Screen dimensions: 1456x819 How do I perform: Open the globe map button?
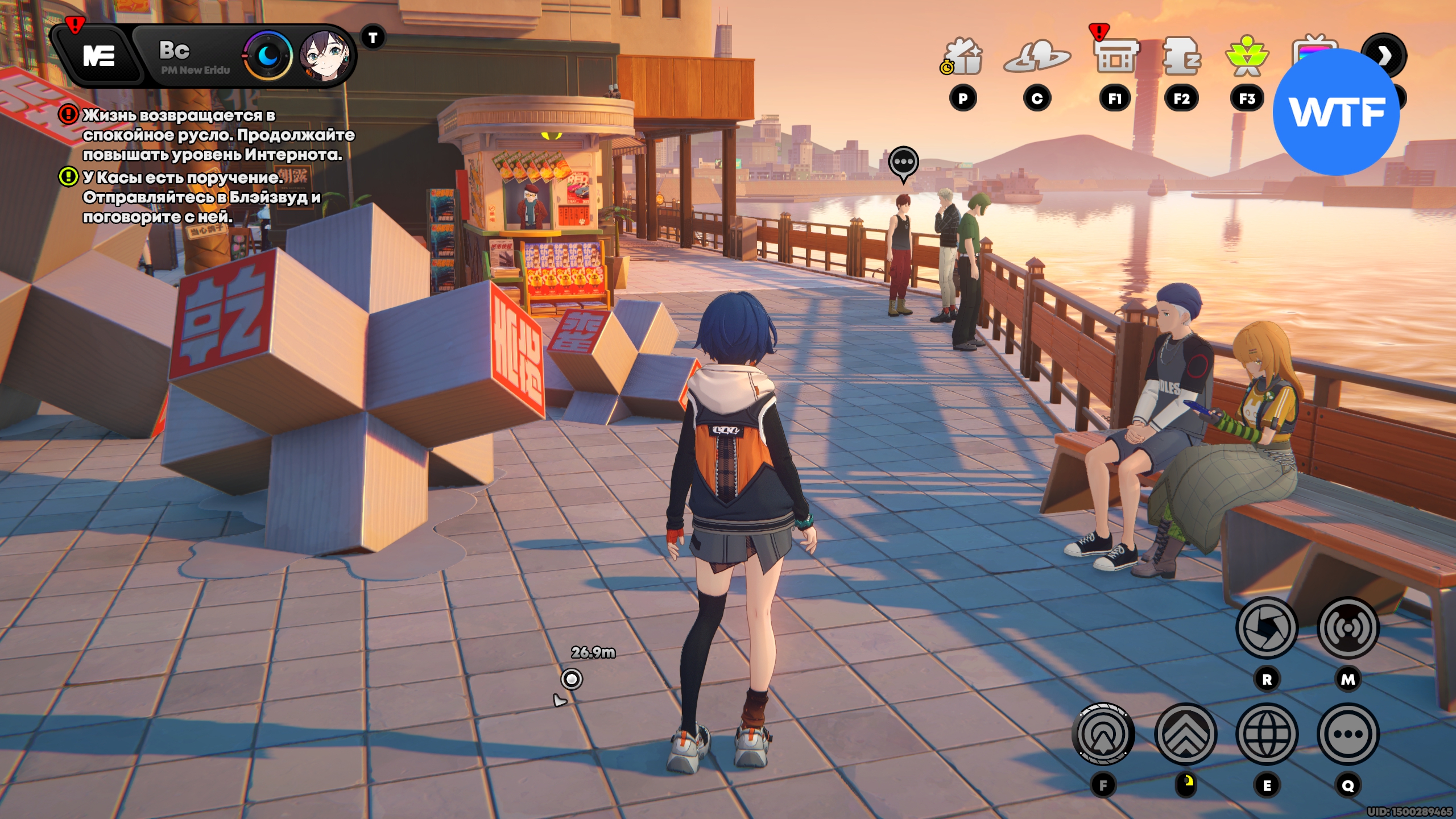(x=1267, y=734)
